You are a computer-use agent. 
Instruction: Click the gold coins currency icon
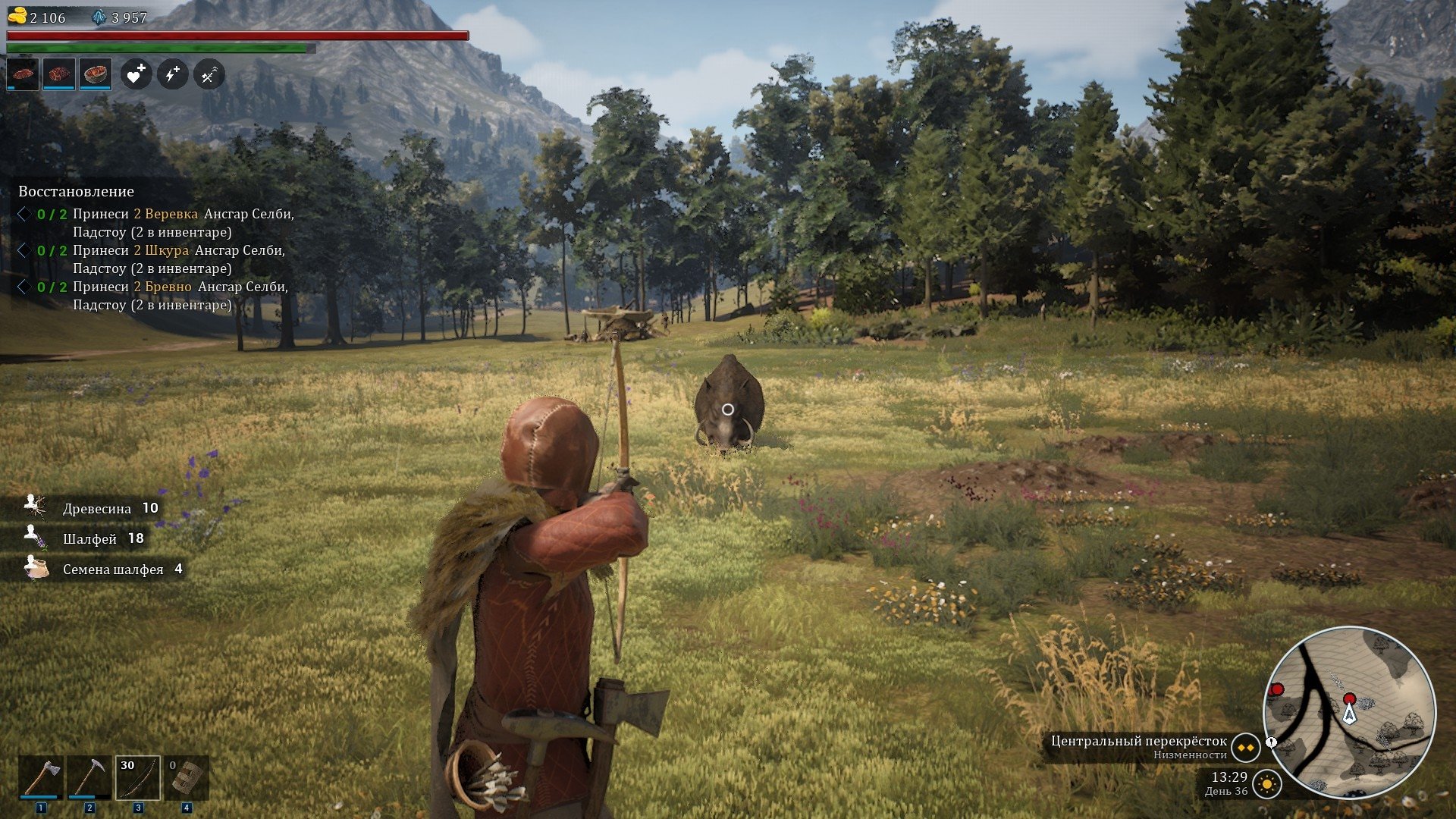[x=17, y=16]
